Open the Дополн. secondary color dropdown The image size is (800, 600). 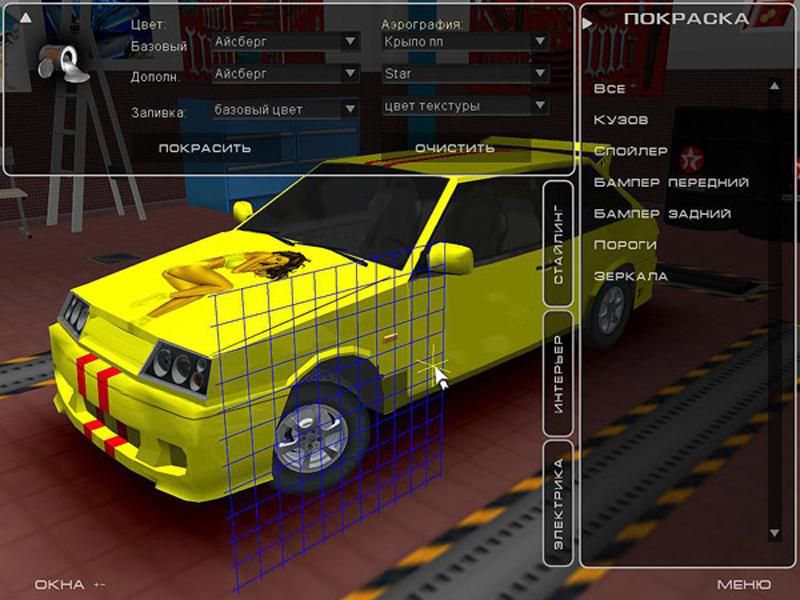pos(286,74)
